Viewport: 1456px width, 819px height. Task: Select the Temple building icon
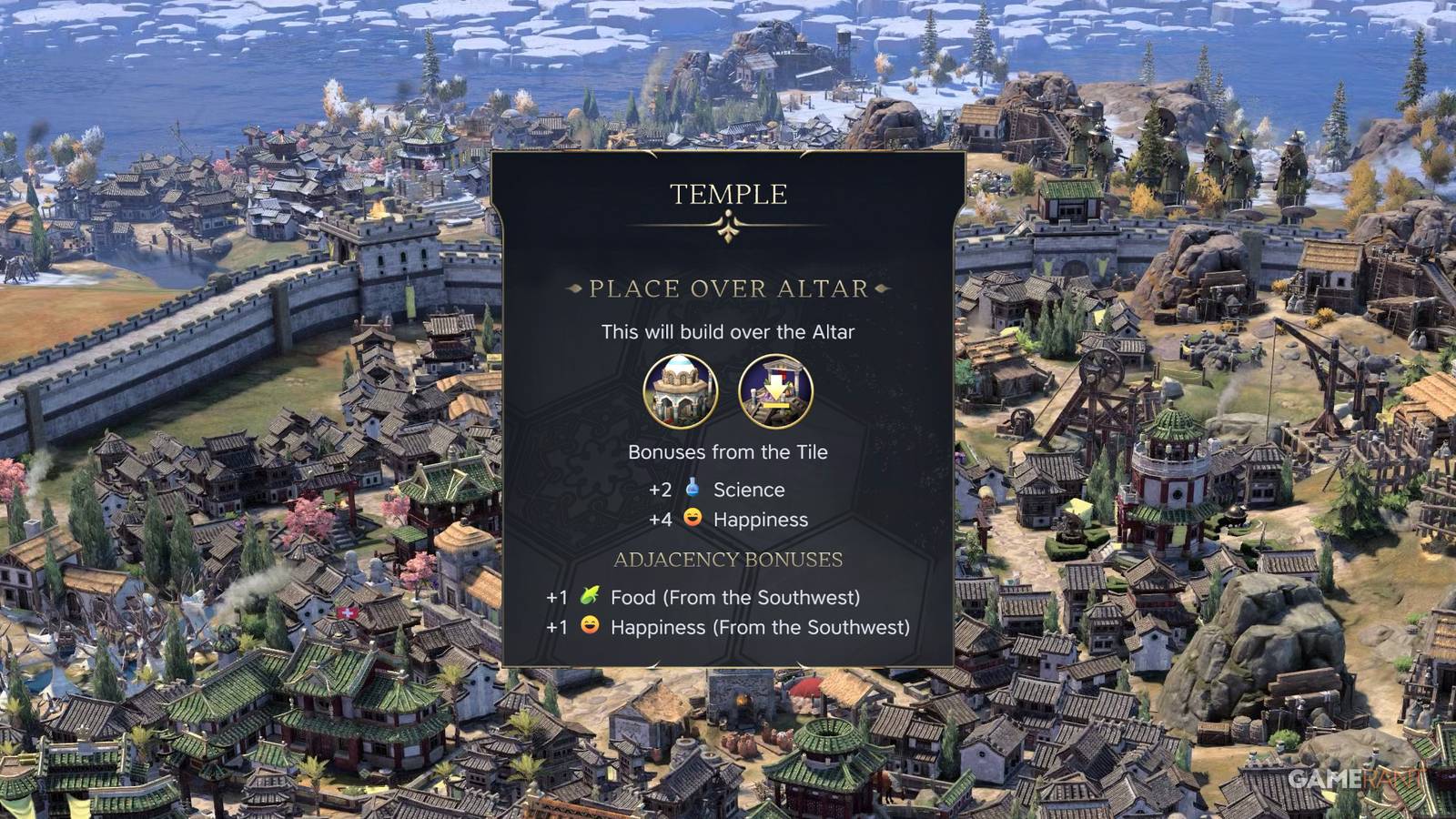(x=681, y=391)
